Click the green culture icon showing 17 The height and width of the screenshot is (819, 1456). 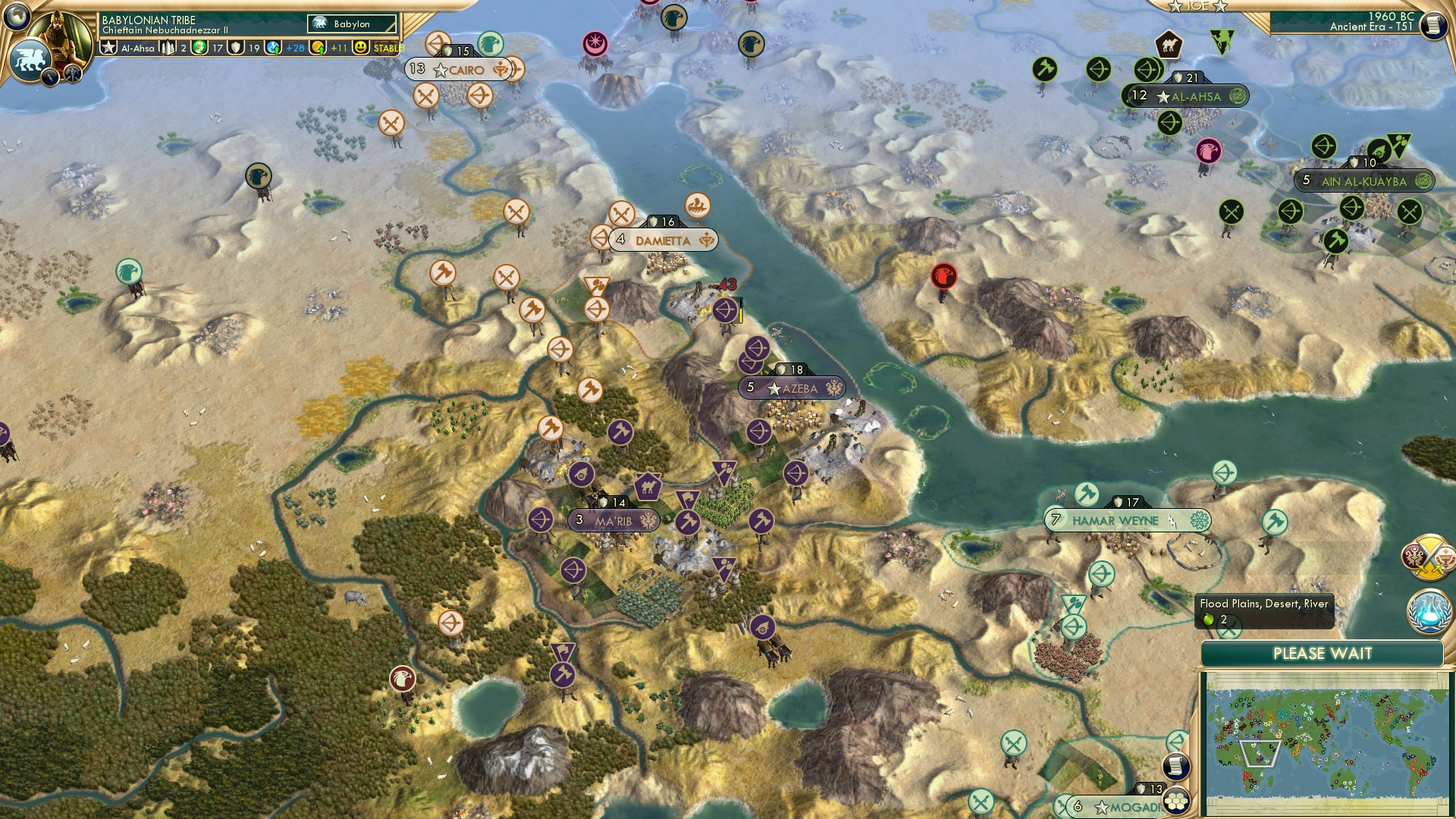click(x=199, y=47)
